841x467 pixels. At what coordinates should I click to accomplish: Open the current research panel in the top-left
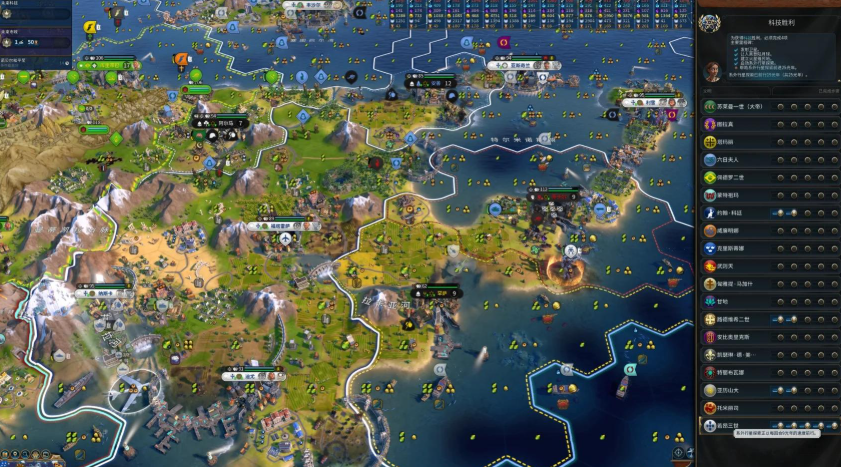[35, 14]
